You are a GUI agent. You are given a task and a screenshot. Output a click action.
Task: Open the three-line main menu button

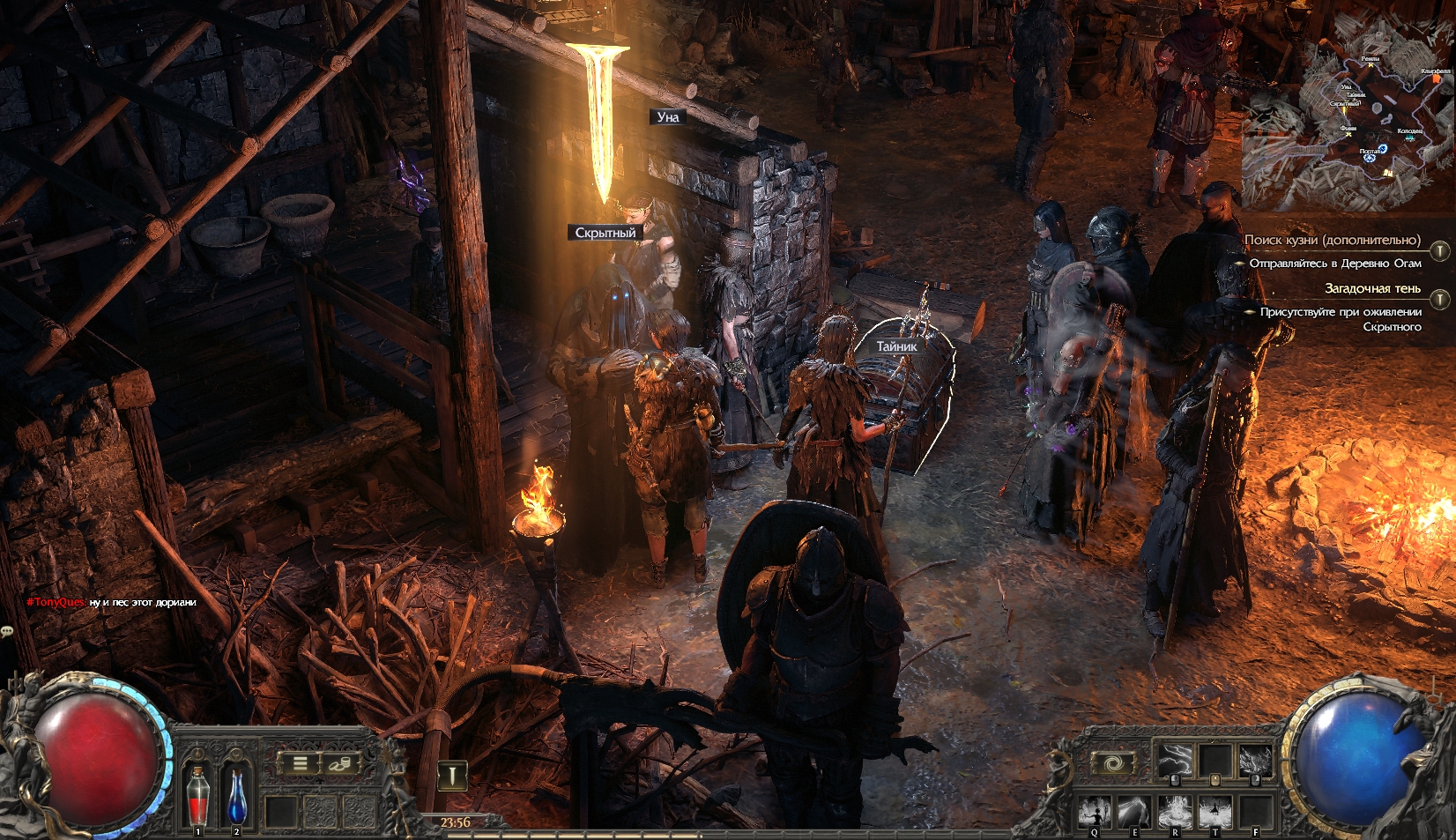point(300,763)
